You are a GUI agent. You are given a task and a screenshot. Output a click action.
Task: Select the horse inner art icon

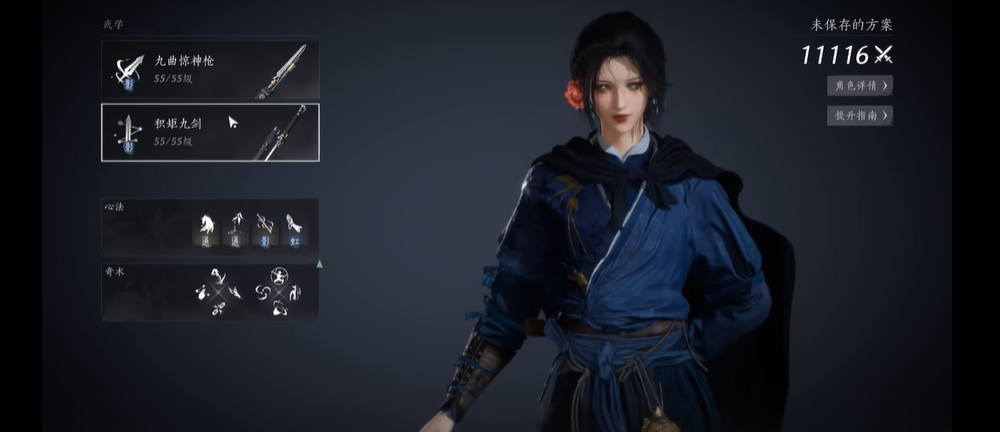(208, 229)
